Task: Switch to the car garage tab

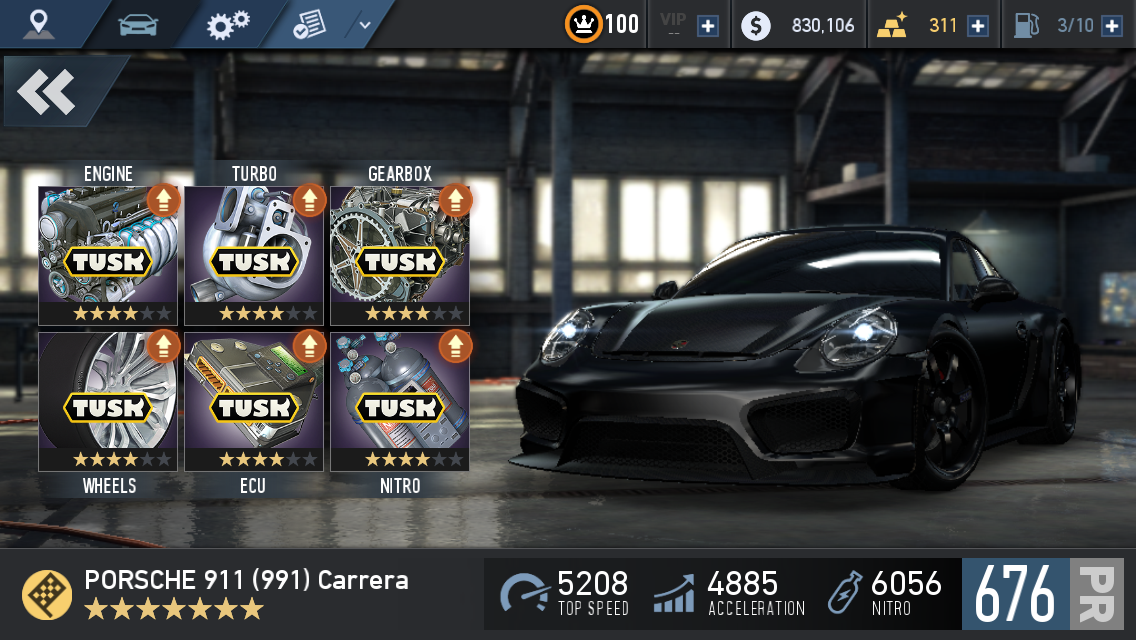Action: 138,24
